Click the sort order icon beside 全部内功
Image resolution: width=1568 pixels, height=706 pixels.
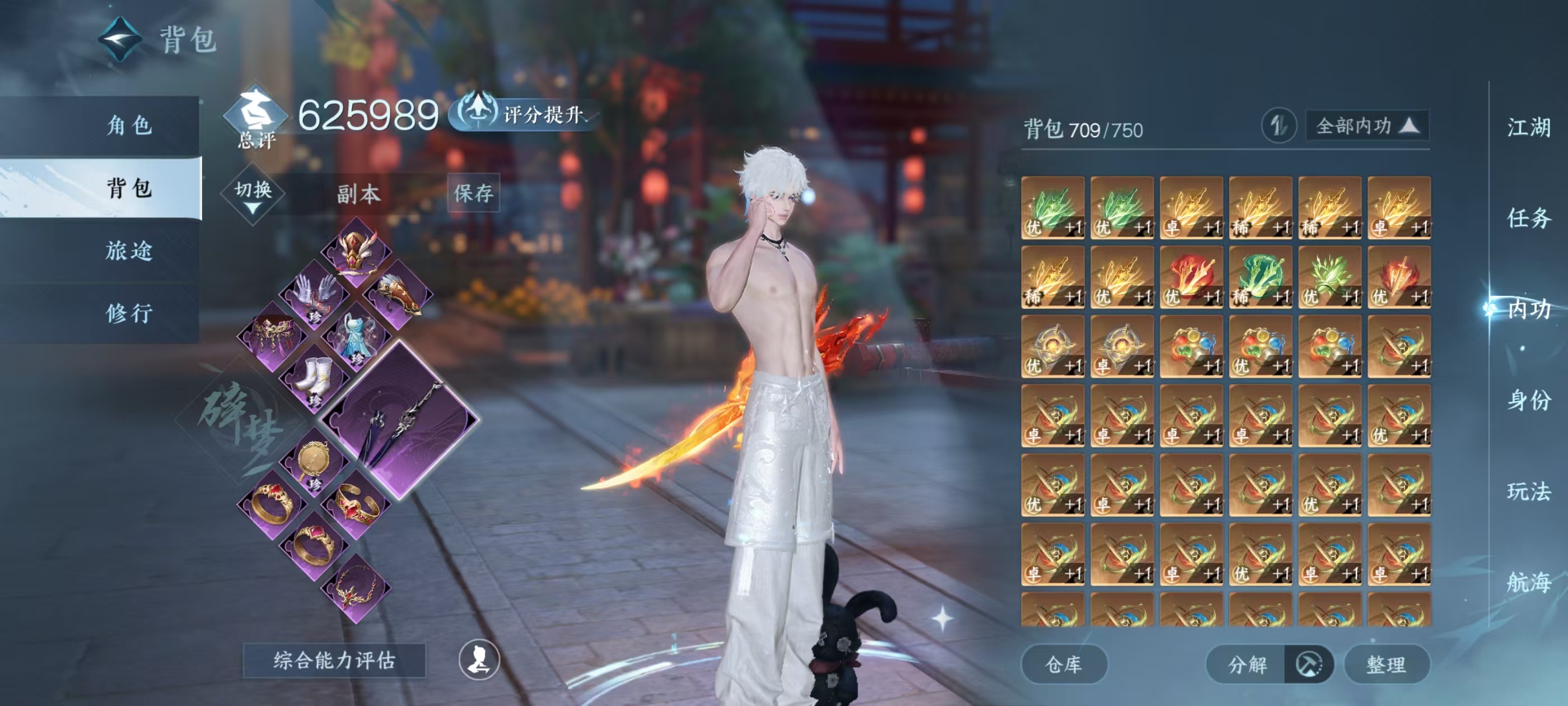click(1278, 126)
